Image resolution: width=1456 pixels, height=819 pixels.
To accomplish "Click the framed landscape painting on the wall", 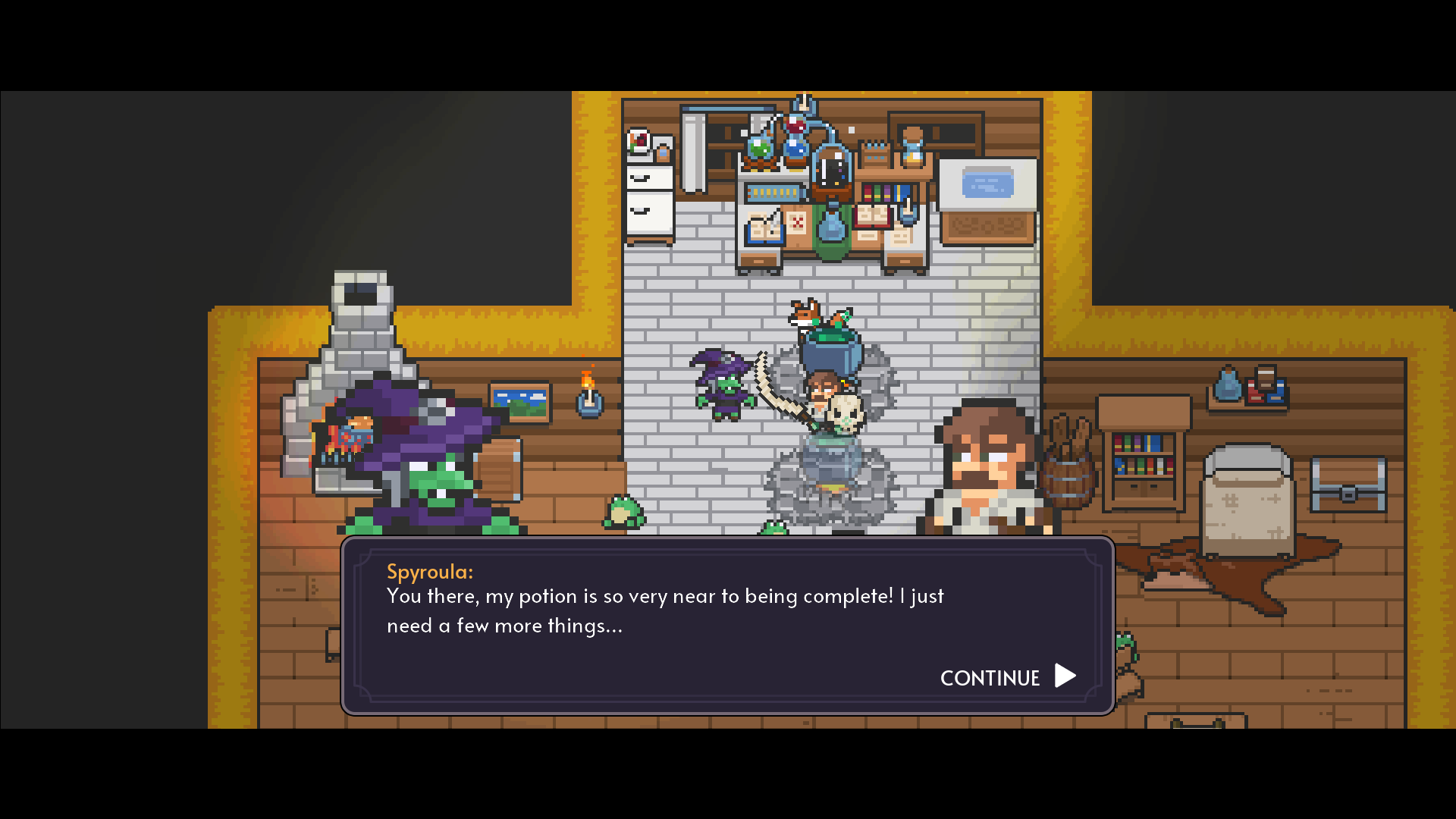I will [x=521, y=400].
